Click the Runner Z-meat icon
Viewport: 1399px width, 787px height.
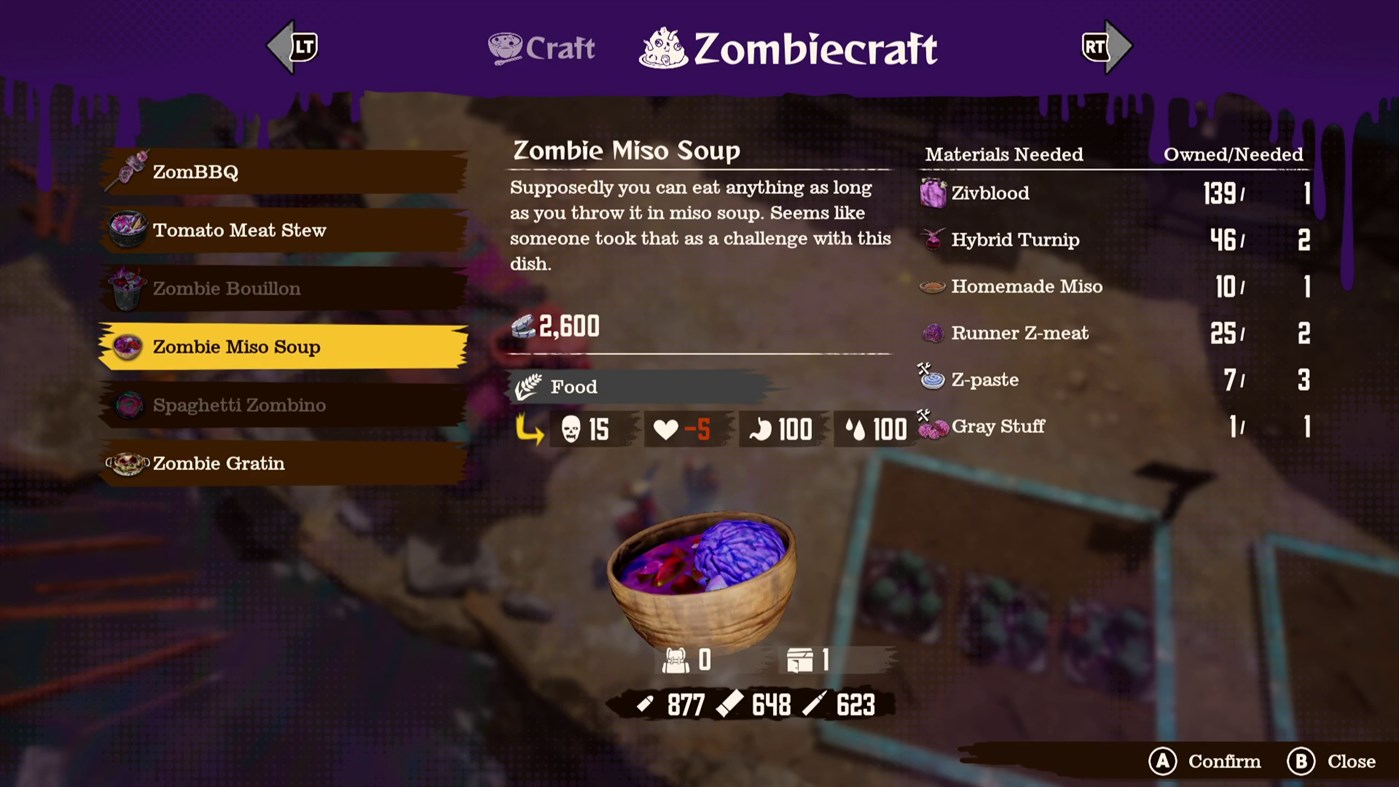coord(932,333)
